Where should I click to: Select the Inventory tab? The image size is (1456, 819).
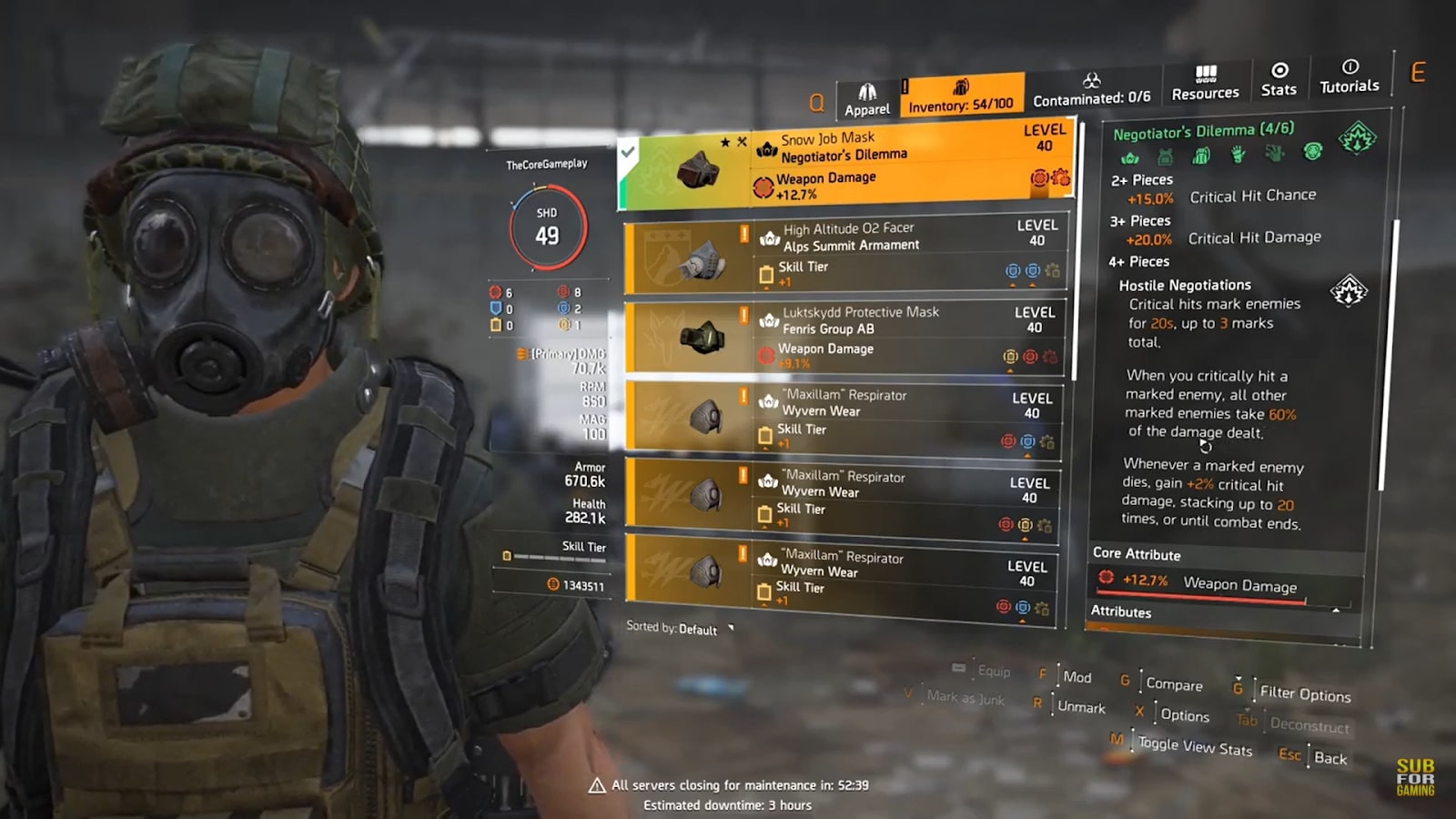[x=960, y=95]
